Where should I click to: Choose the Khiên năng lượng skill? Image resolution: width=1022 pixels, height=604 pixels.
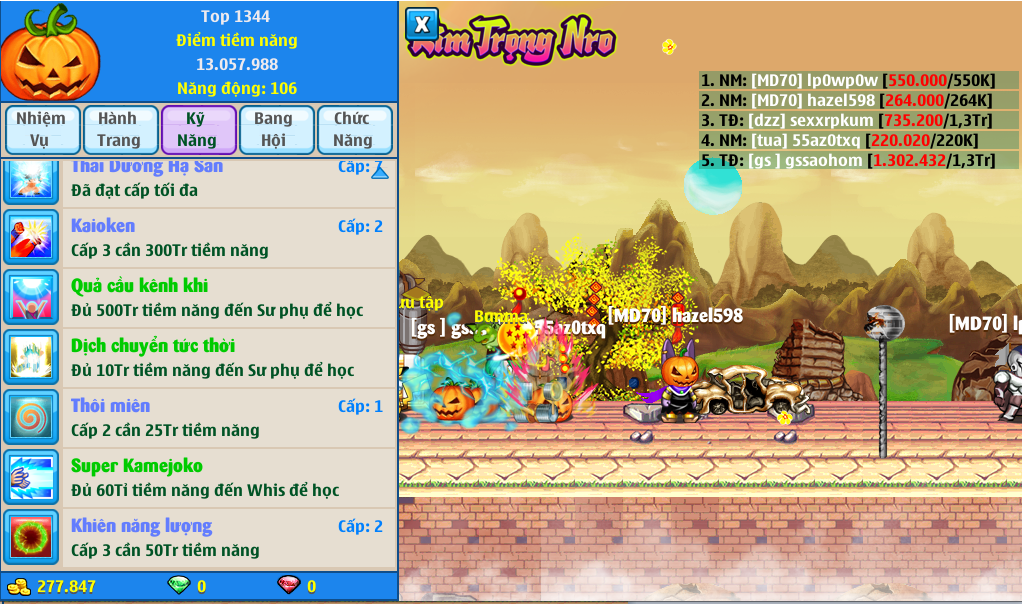click(200, 538)
